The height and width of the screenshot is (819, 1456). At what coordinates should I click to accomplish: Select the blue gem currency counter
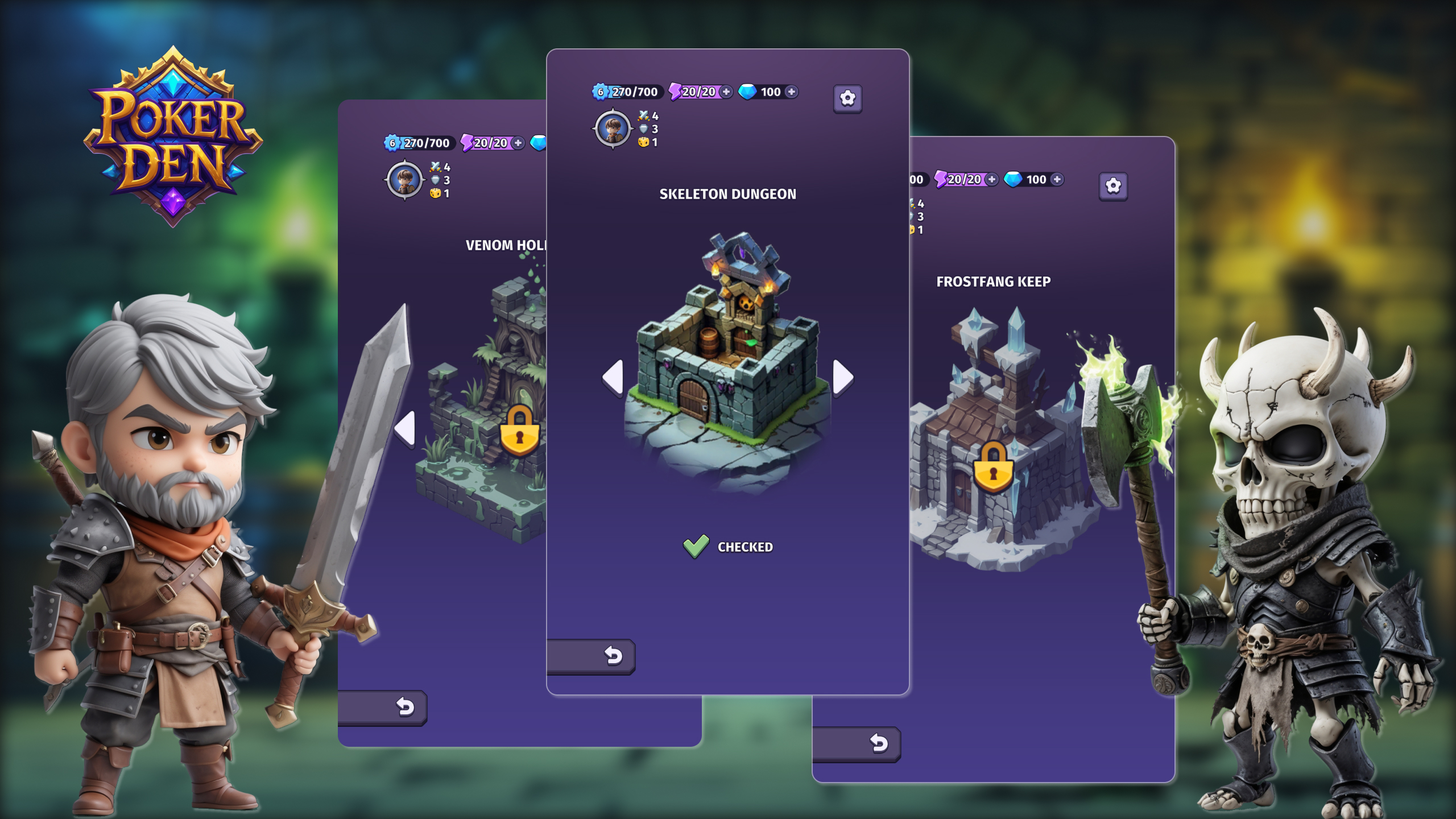762,92
